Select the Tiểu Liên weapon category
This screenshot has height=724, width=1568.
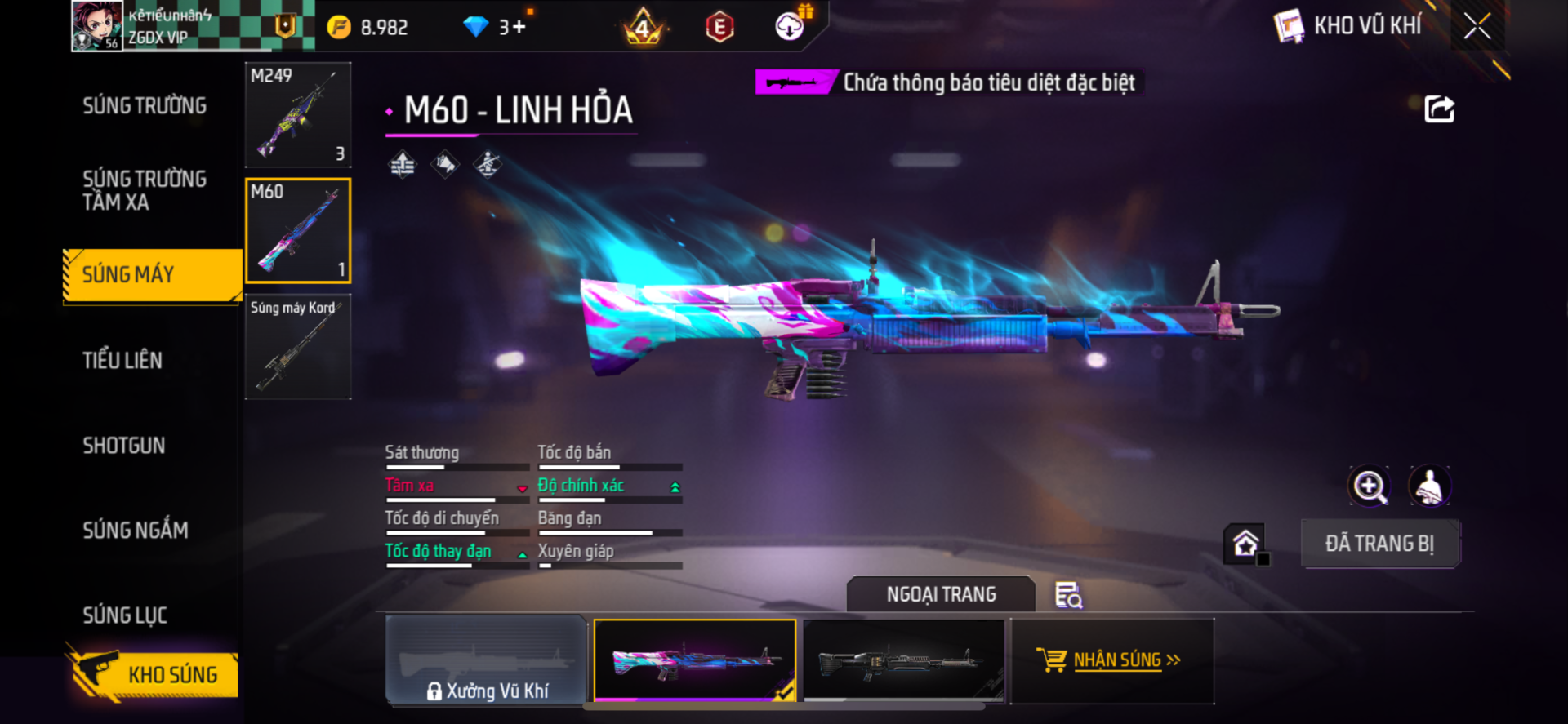[122, 360]
